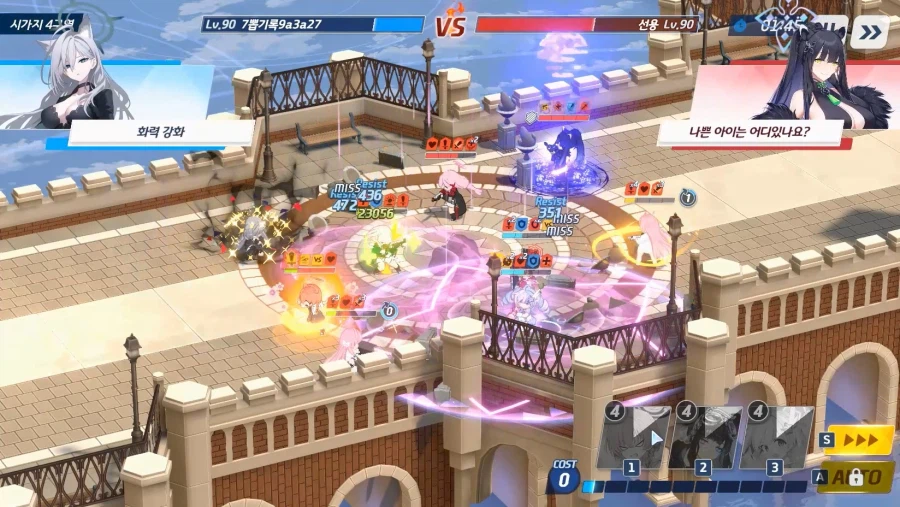Toggle the triple-arrow battle speed button
Viewport: 900px width, 507px height.
pos(858,439)
